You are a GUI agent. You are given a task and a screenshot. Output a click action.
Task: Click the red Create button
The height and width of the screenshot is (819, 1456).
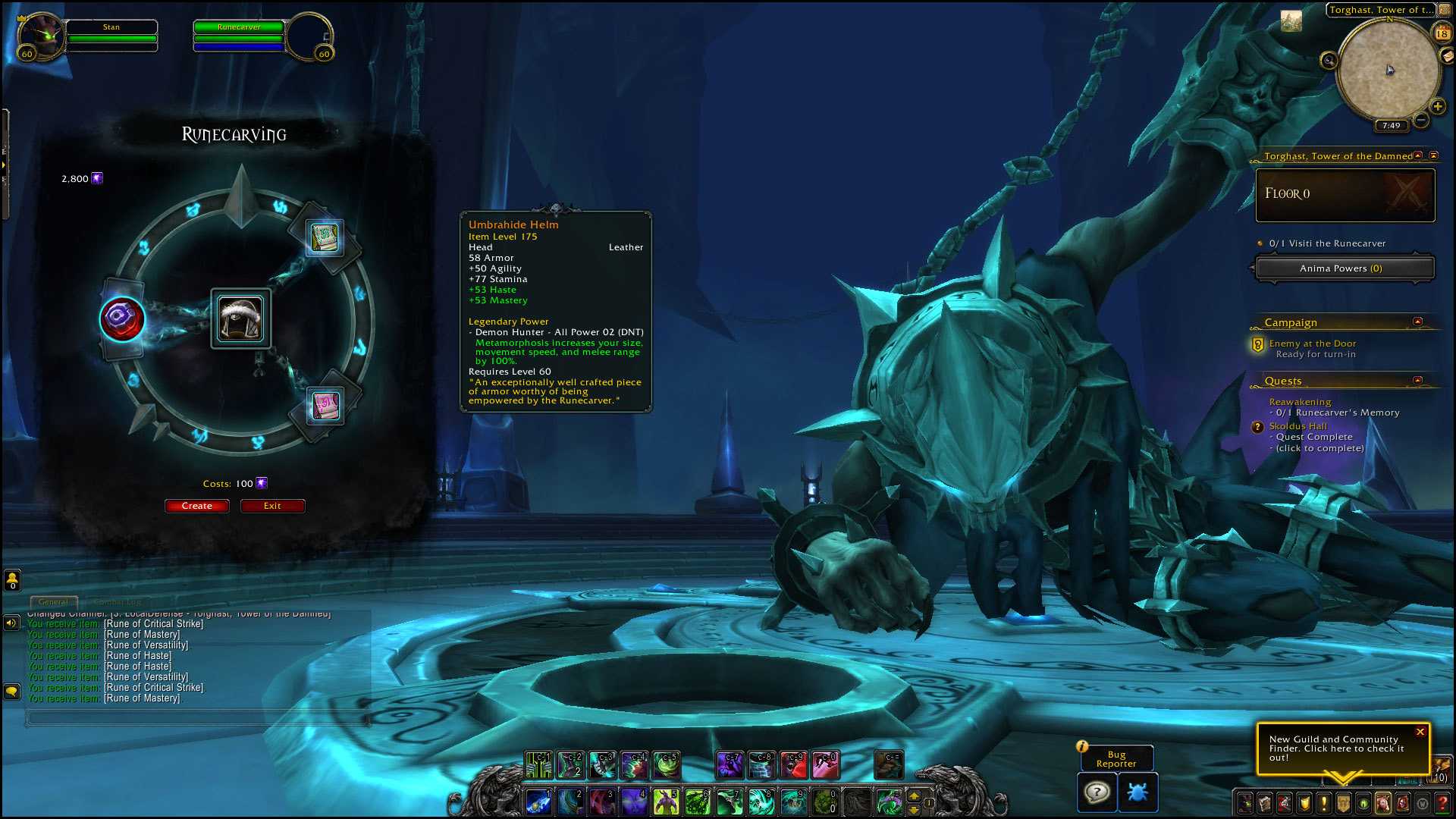pyautogui.click(x=196, y=506)
